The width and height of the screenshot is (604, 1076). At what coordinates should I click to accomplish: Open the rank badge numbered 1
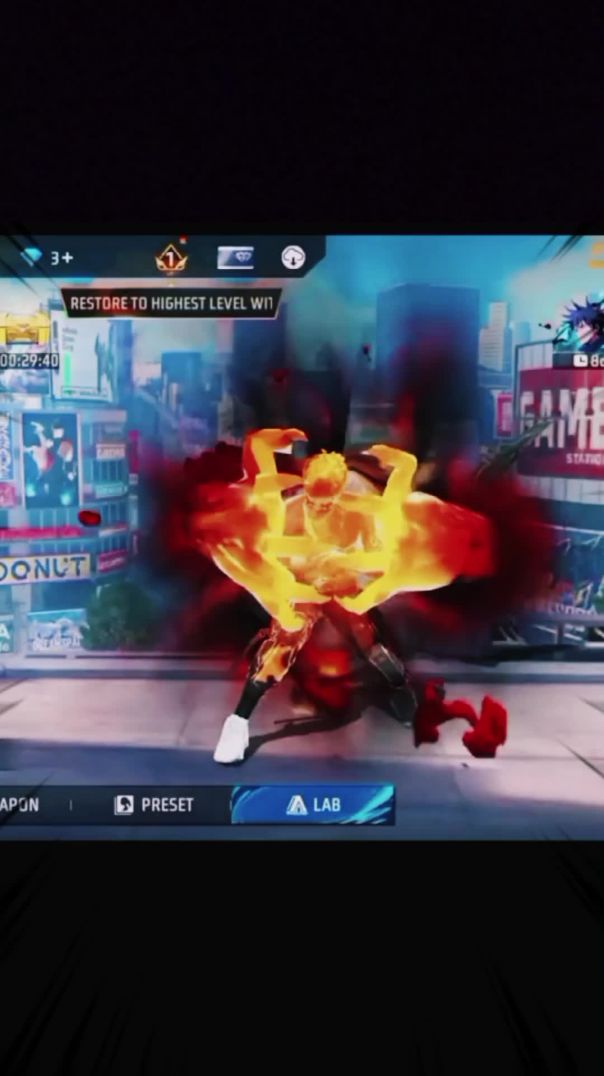click(171, 259)
